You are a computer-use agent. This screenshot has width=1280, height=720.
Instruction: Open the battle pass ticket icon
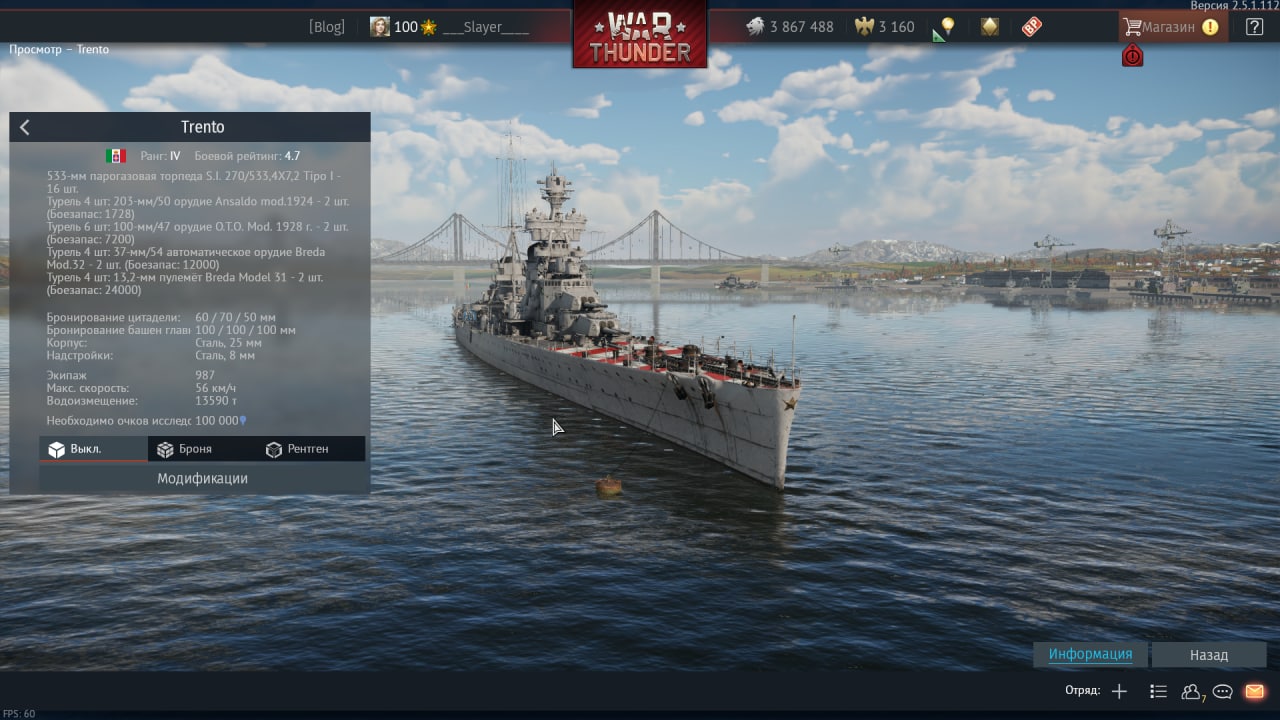1032,27
